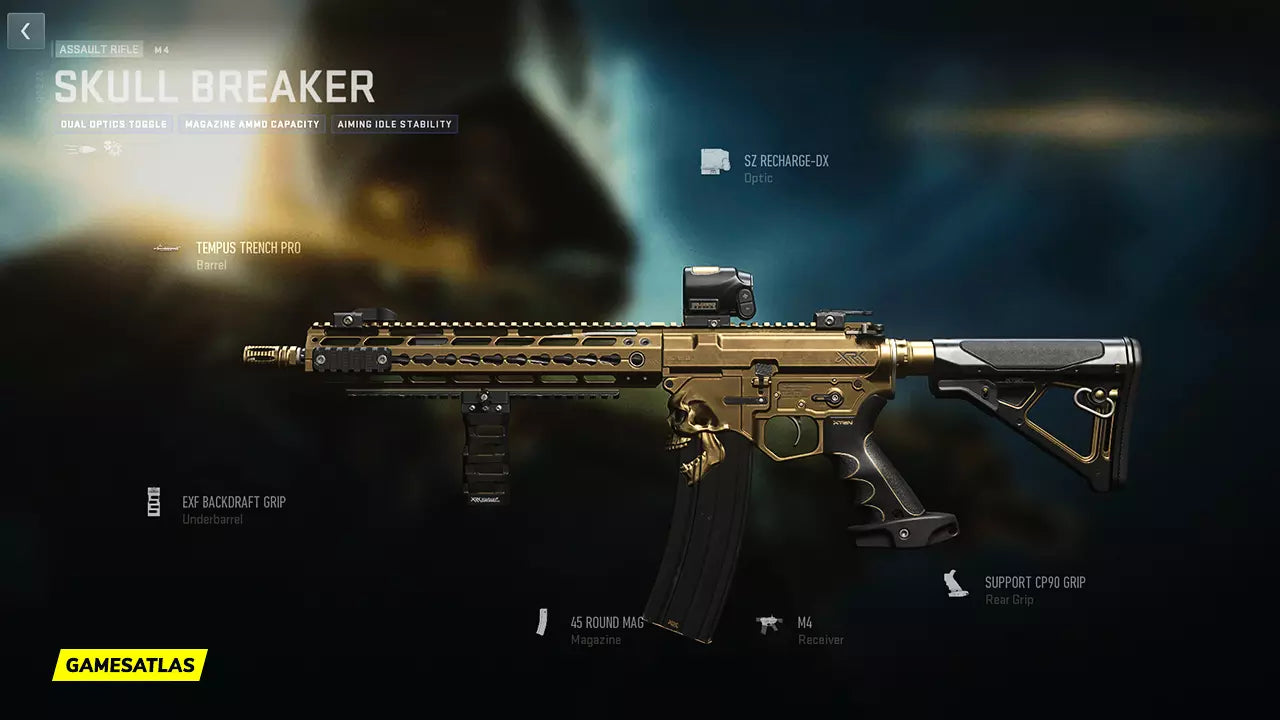
Task: Go back using the arrow button
Action: 26,31
